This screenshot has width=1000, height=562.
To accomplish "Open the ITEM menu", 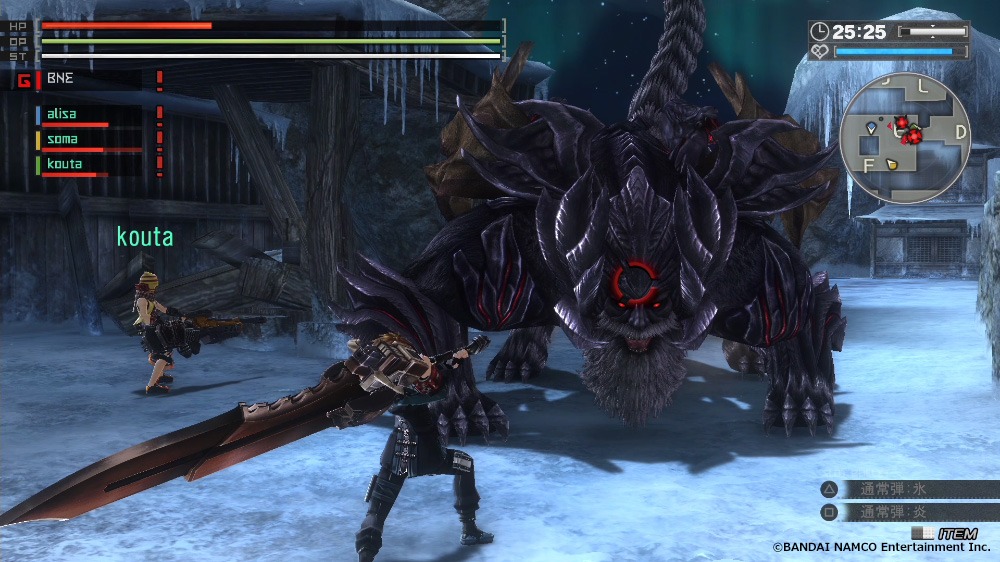I will click(x=946, y=533).
